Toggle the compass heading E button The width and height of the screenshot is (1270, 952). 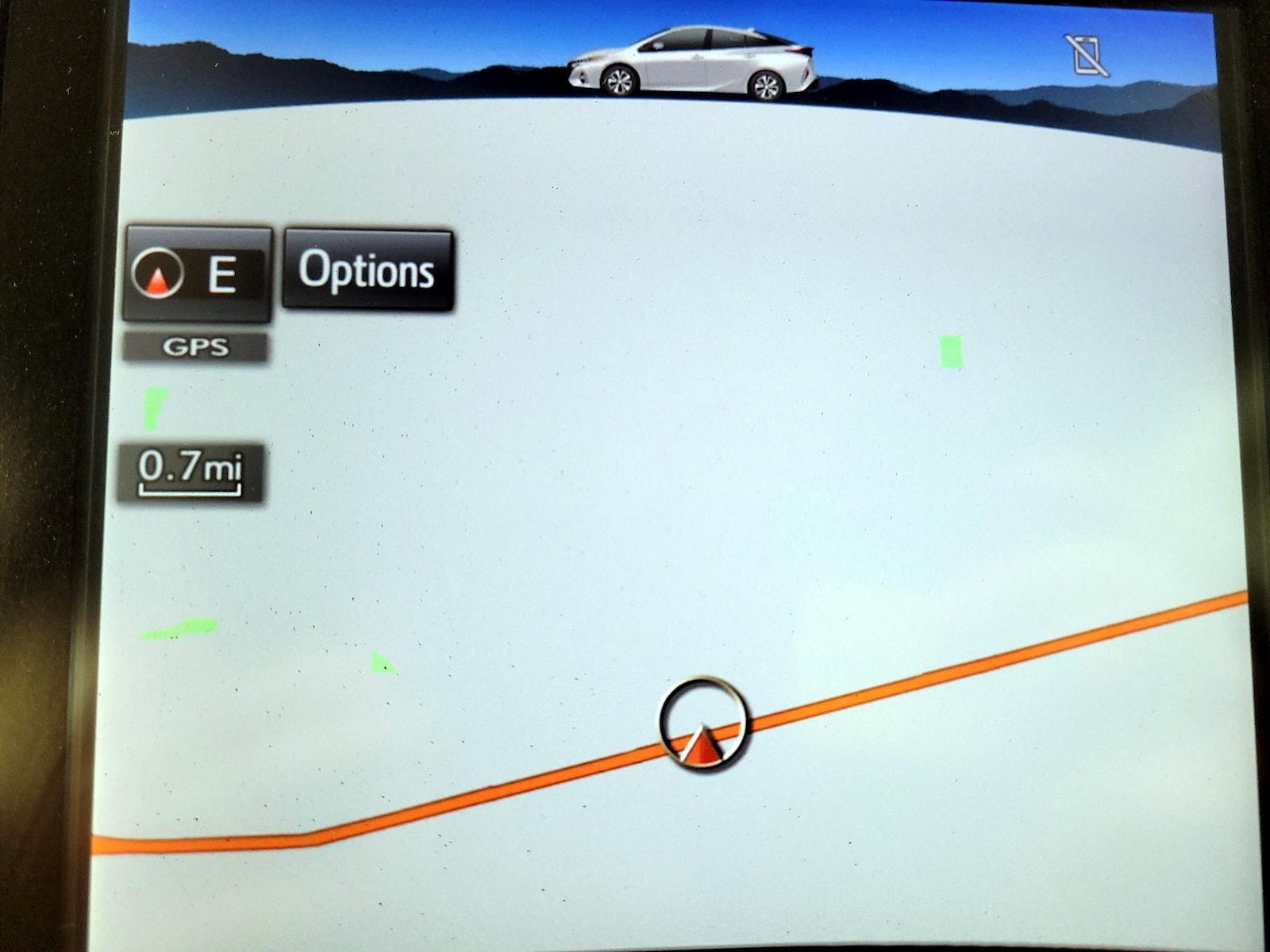(197, 274)
